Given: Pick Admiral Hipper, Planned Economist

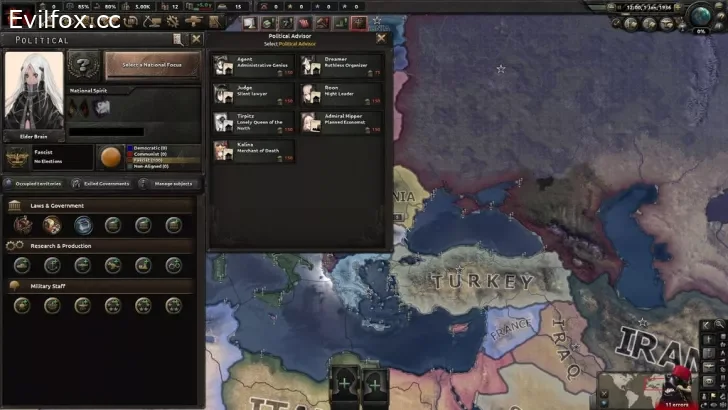Looking at the screenshot, I should click(342, 122).
